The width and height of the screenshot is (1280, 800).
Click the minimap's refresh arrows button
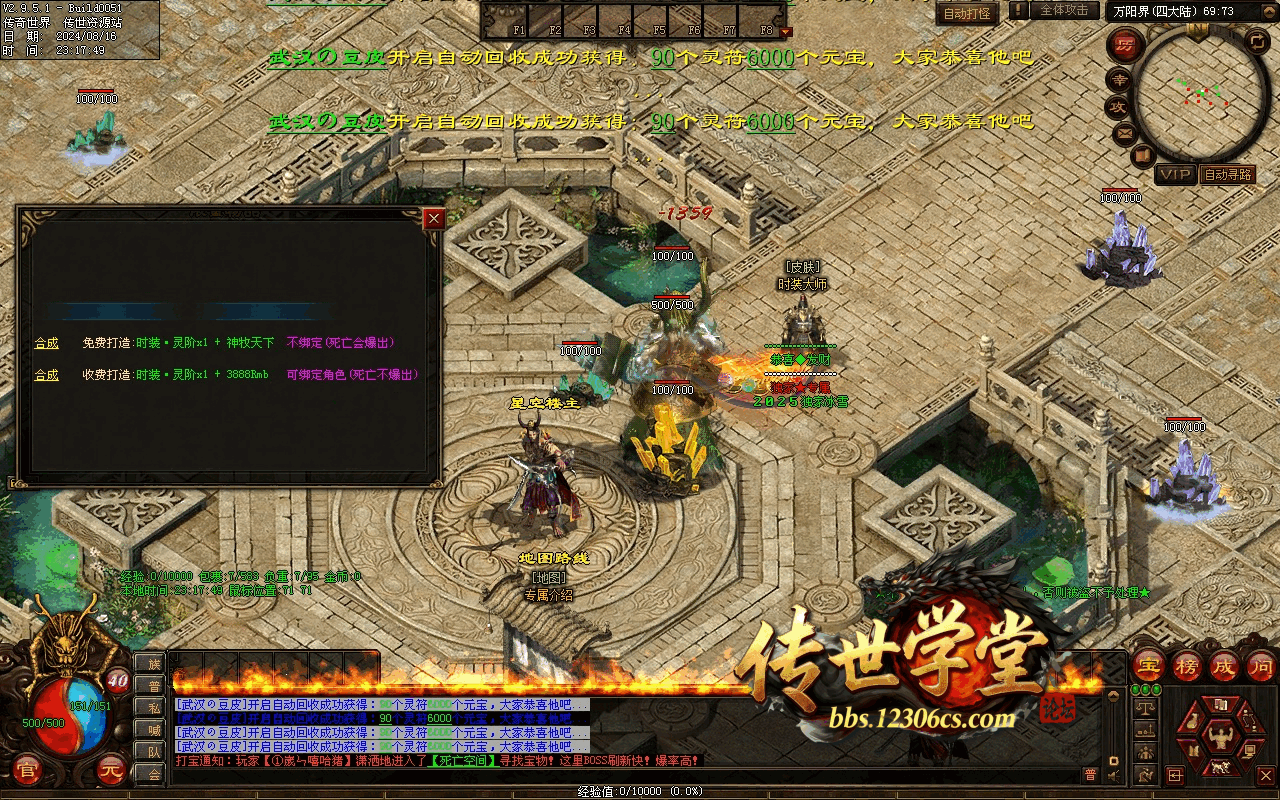(x=1257, y=42)
